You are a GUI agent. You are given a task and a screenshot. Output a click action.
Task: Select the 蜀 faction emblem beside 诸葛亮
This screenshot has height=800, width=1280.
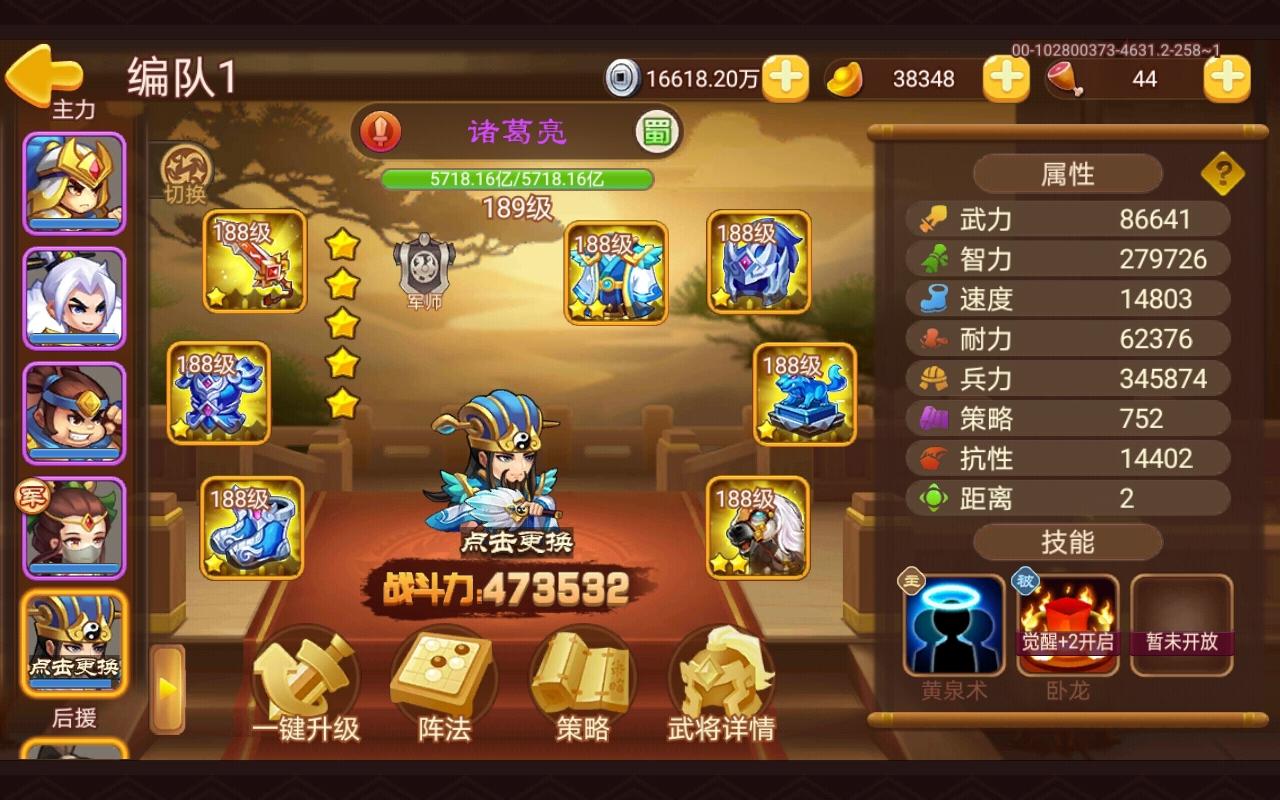click(x=655, y=131)
